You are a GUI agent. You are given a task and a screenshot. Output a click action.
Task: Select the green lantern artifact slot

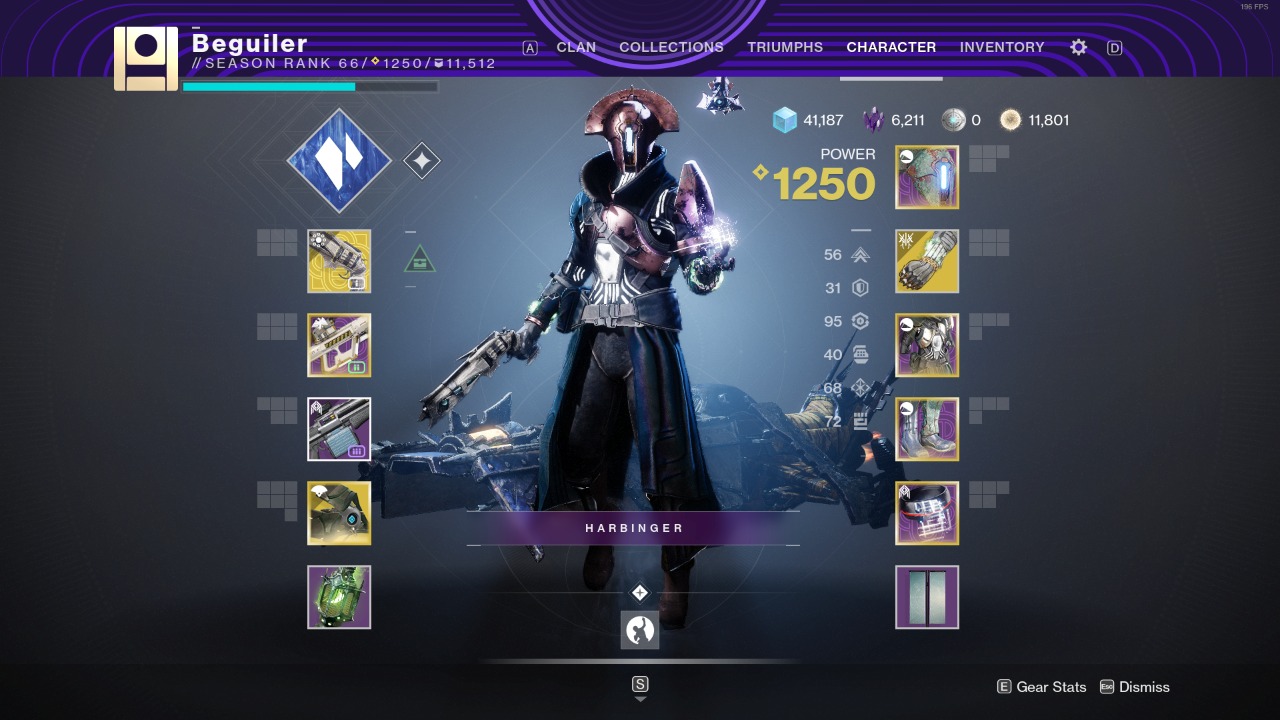(339, 597)
